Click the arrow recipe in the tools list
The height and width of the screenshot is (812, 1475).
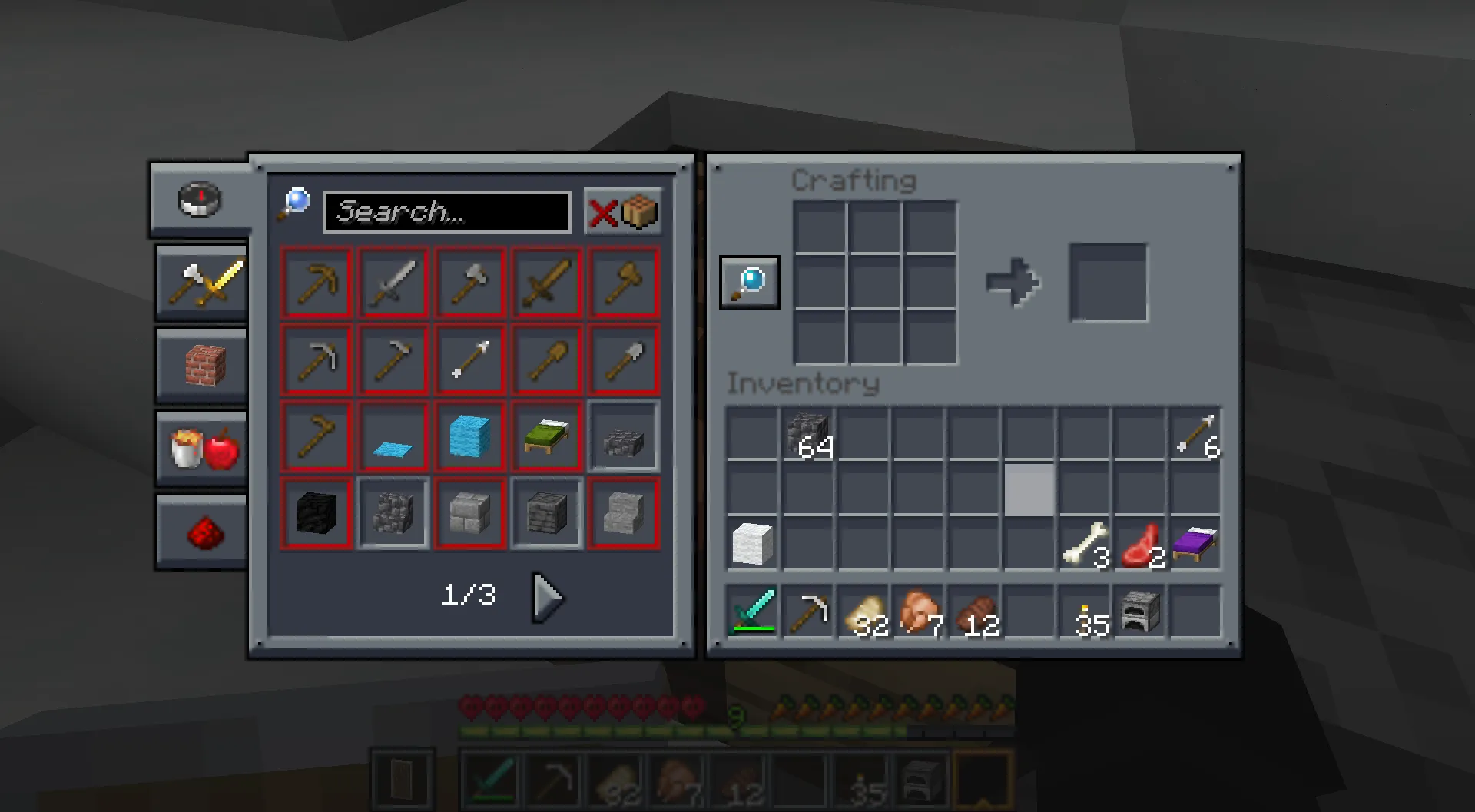tap(469, 359)
